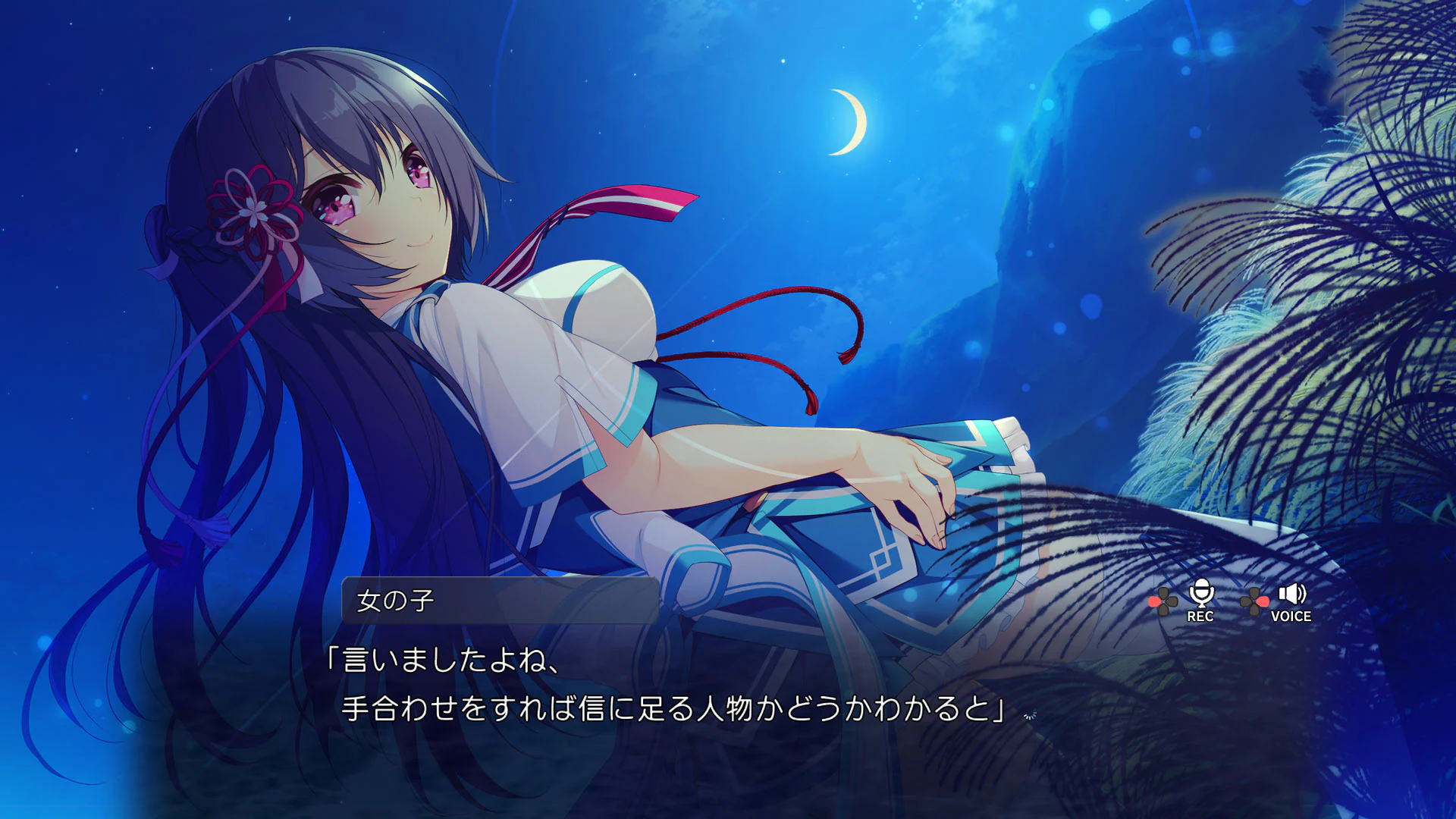Click the VOICE label text

(x=1291, y=617)
